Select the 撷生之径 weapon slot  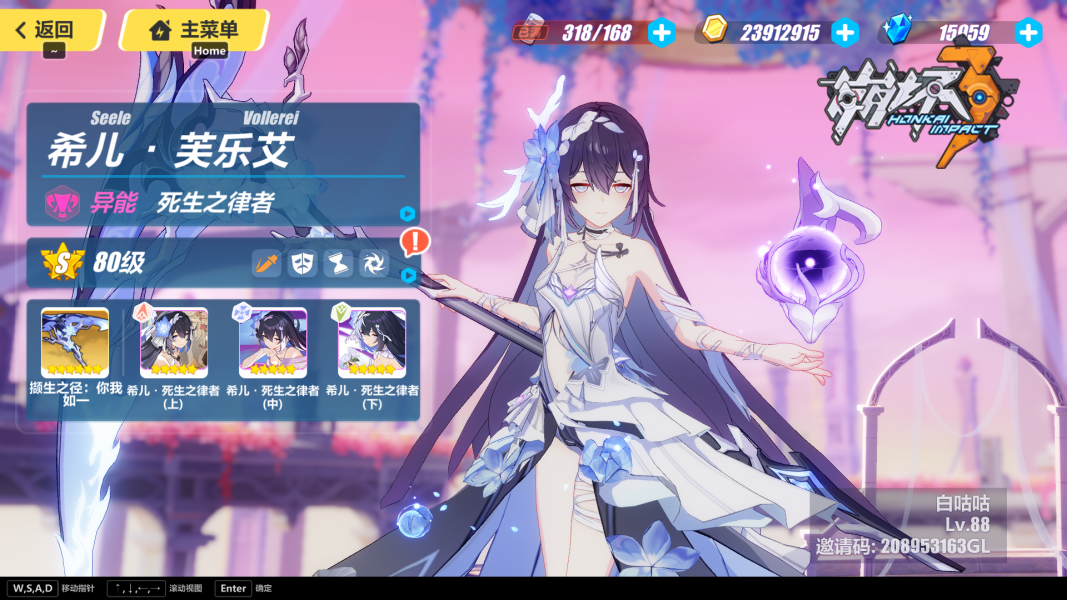tap(75, 342)
